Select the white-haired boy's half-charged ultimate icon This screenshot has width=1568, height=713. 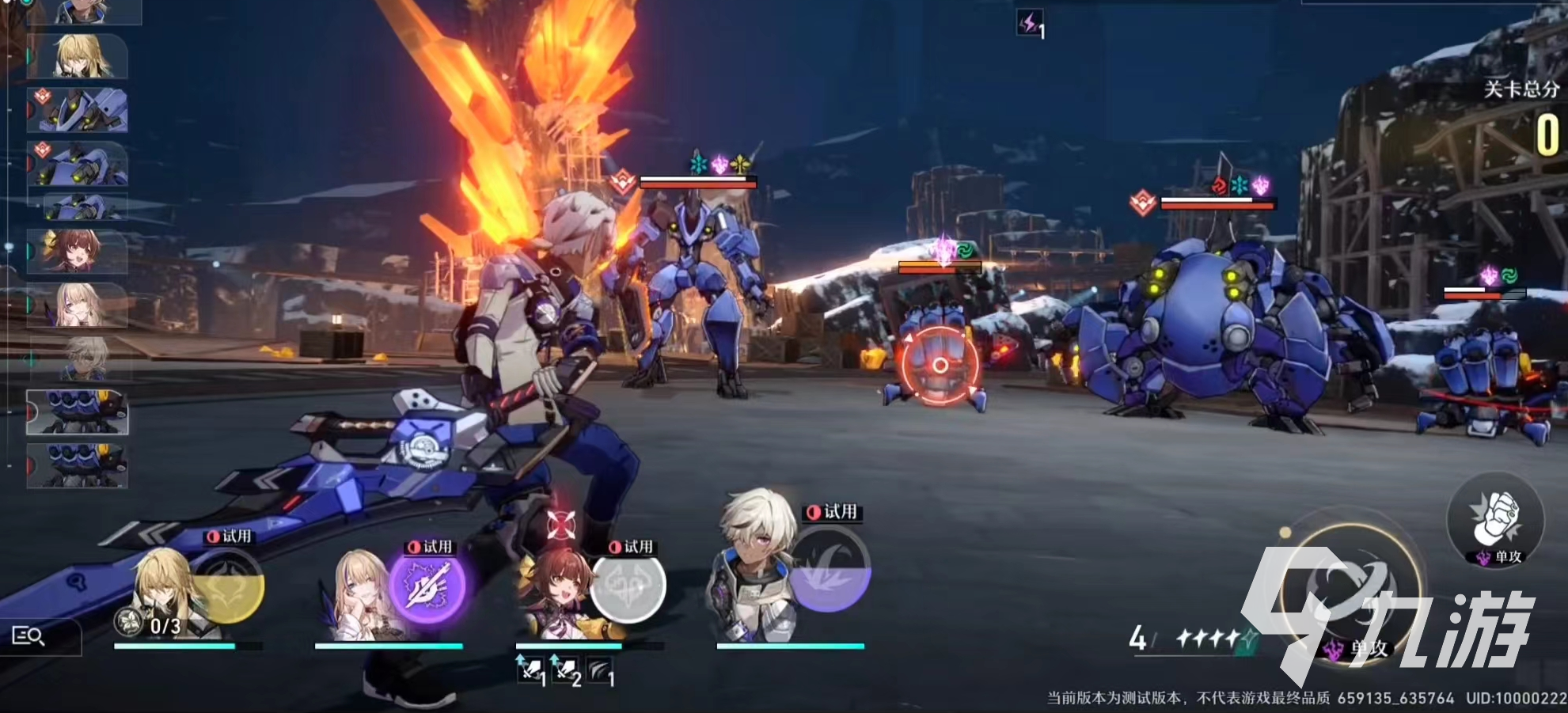pos(830,570)
